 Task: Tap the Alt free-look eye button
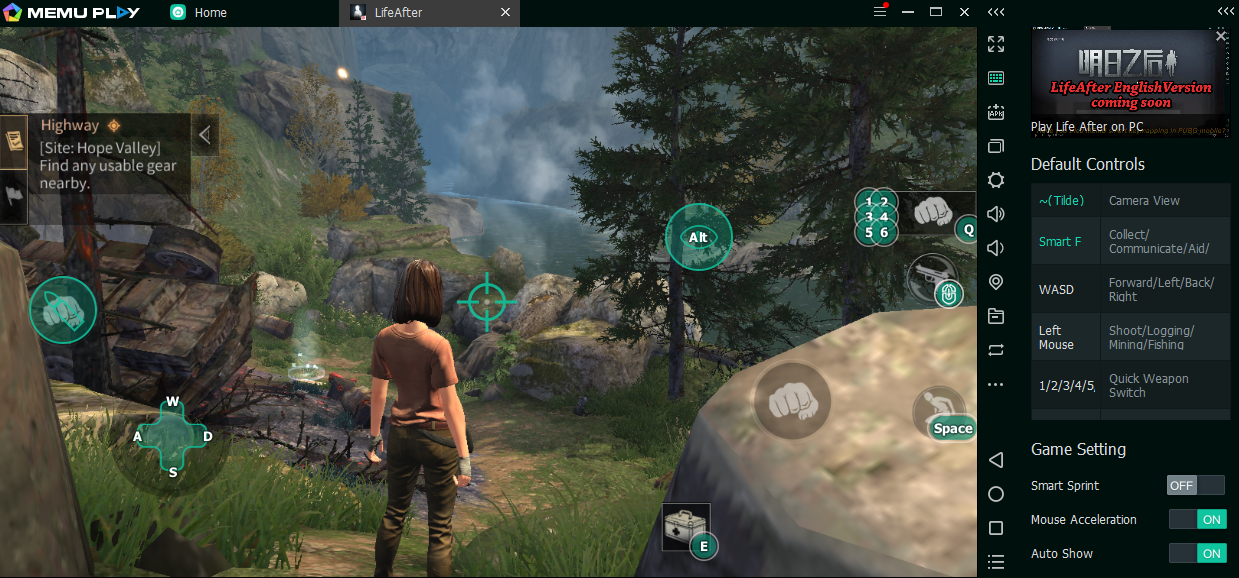coord(698,237)
